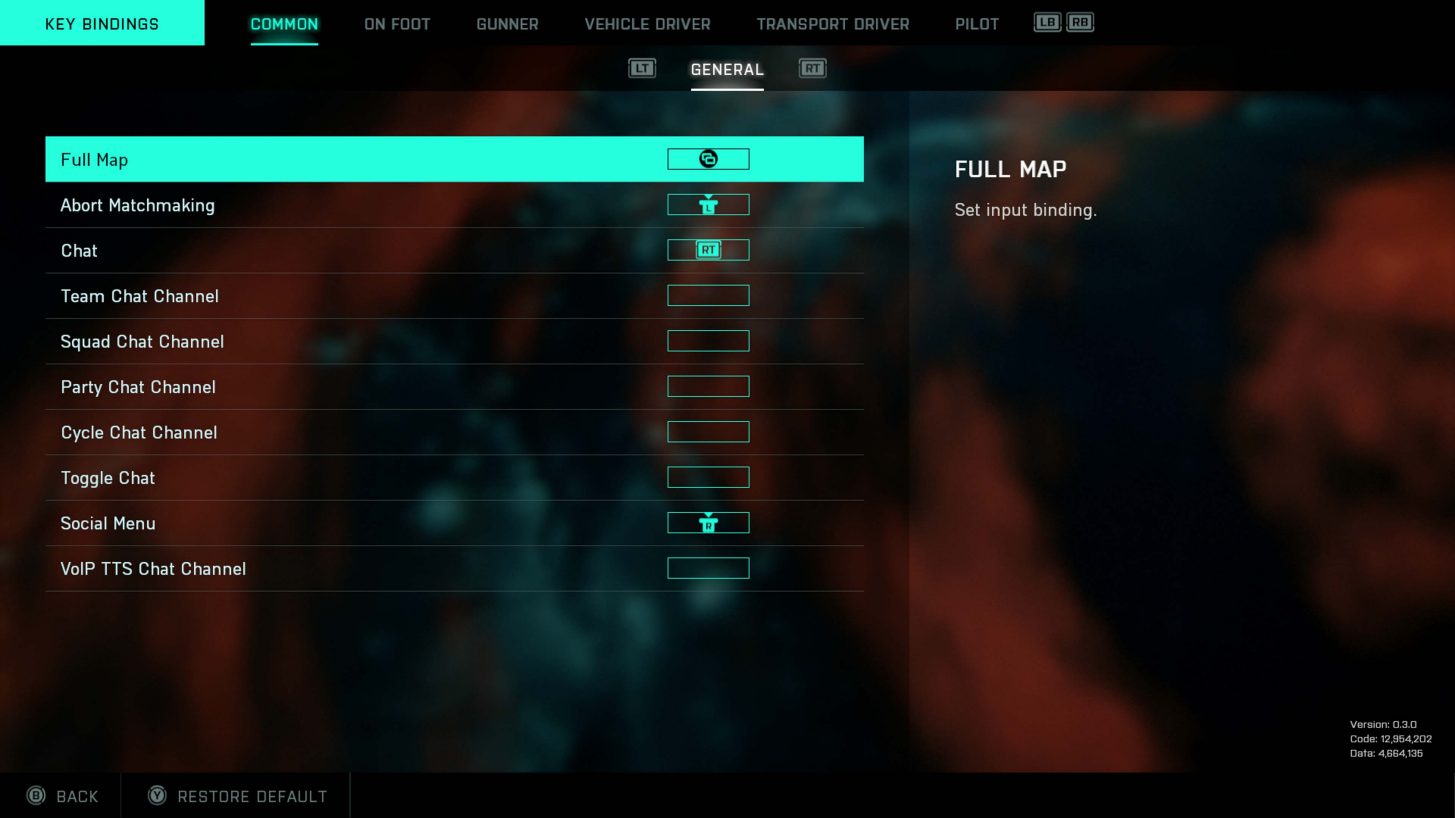This screenshot has height=818, width=1455.
Task: Click the LT trigger icon beside GENERAL
Action: pyautogui.click(x=642, y=68)
